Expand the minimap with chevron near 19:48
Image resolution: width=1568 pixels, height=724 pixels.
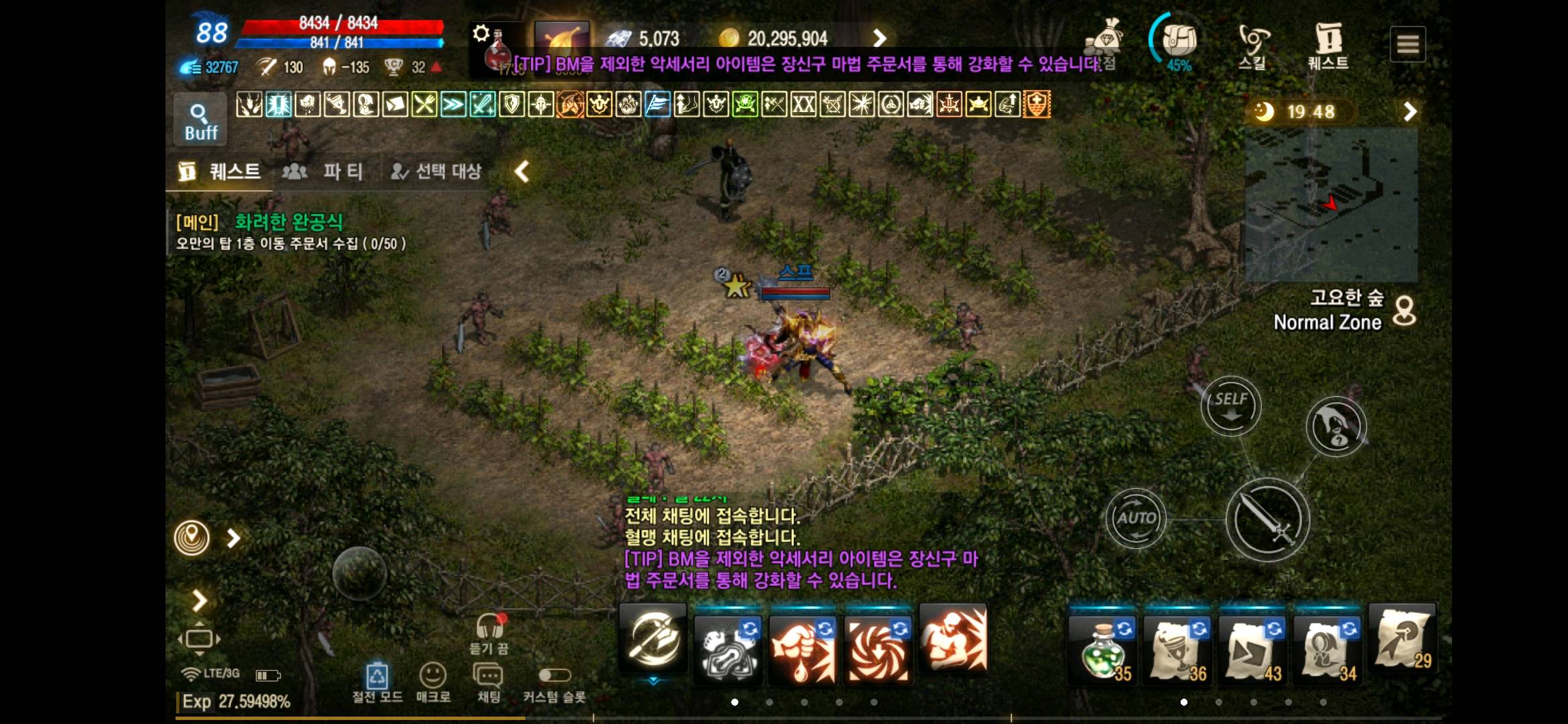click(x=1411, y=111)
